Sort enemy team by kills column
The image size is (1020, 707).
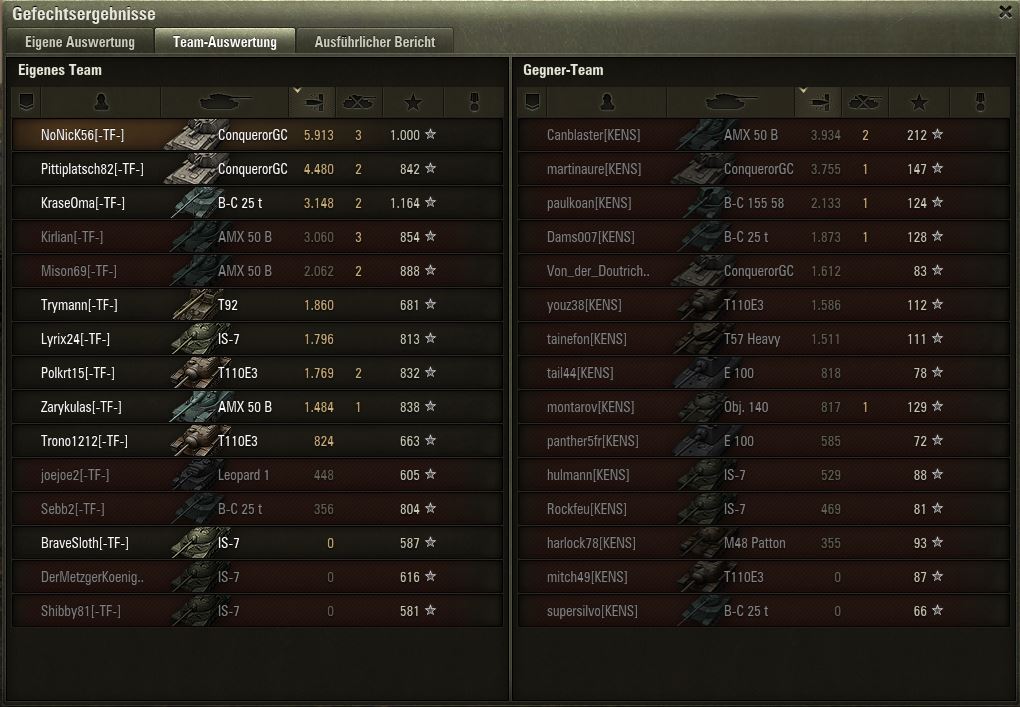(864, 102)
